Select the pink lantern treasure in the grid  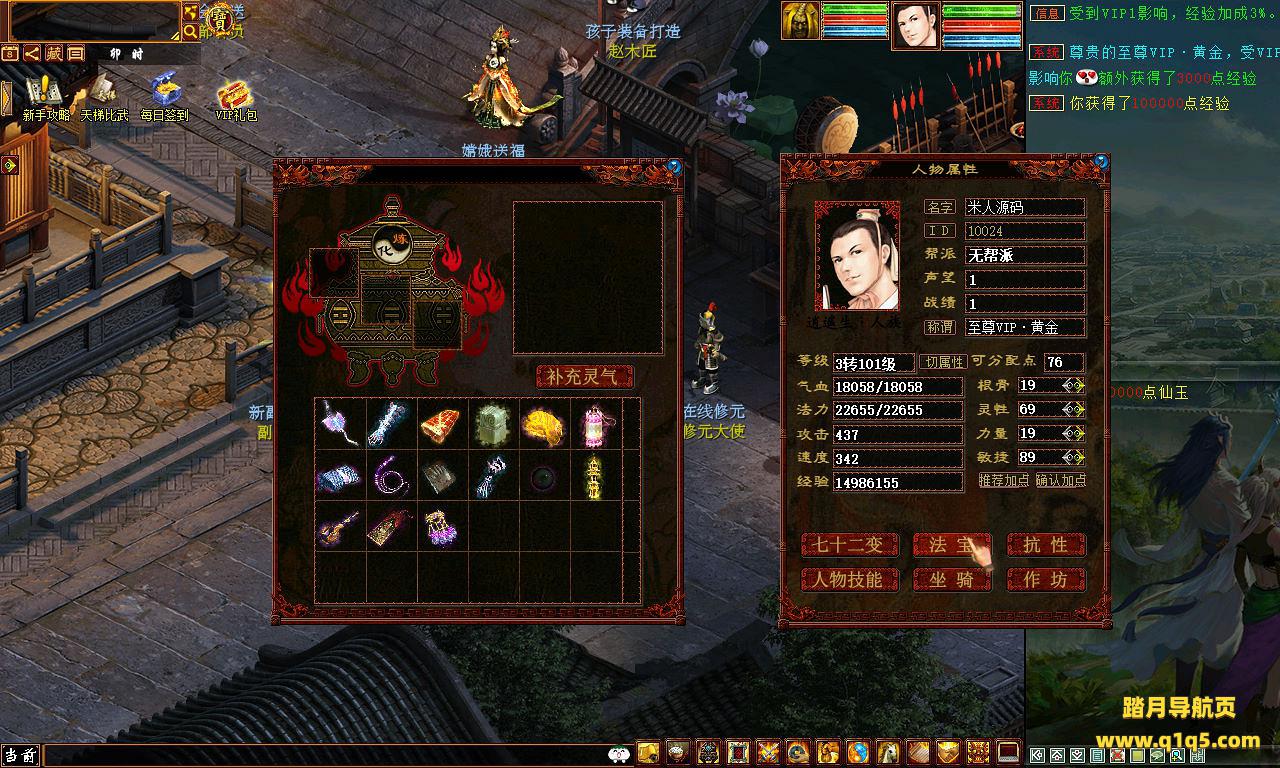click(597, 426)
